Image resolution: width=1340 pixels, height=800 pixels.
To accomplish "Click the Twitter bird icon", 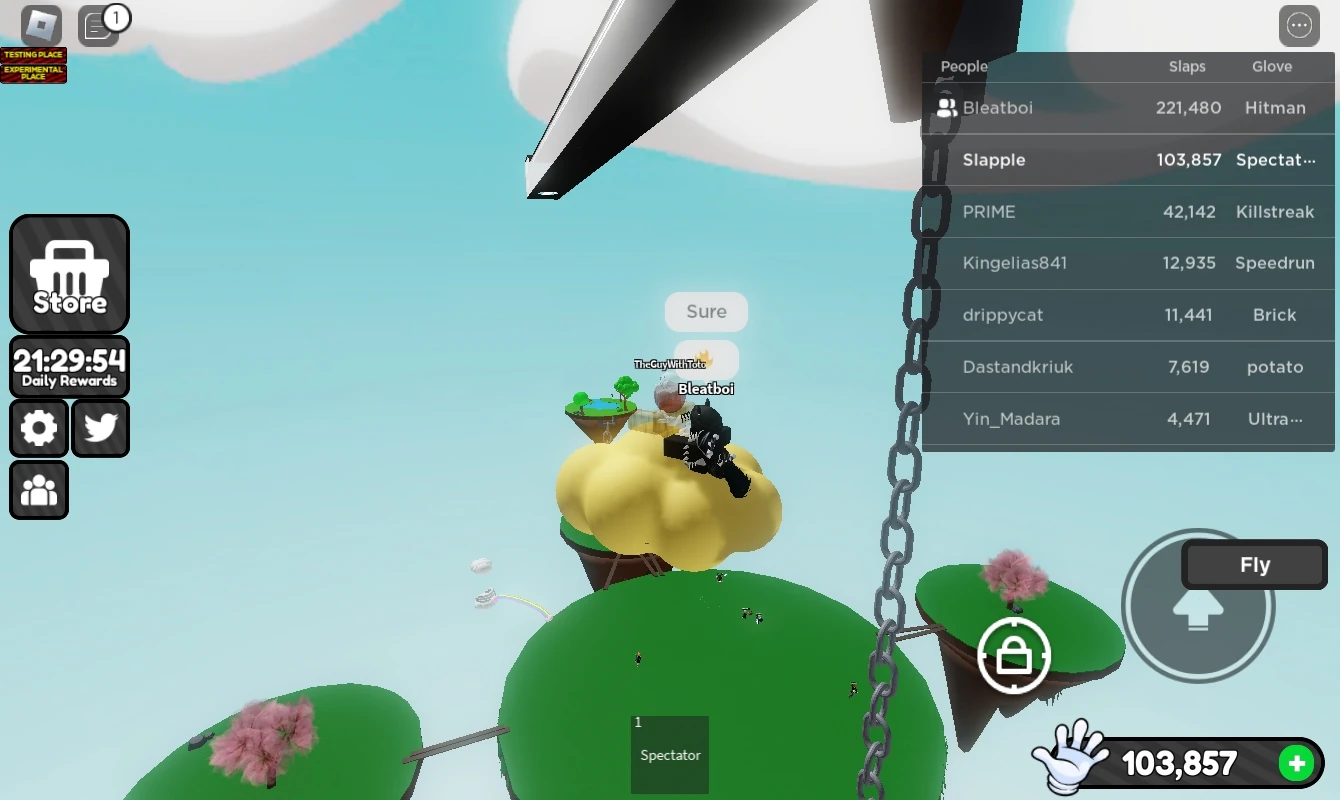I will point(100,428).
